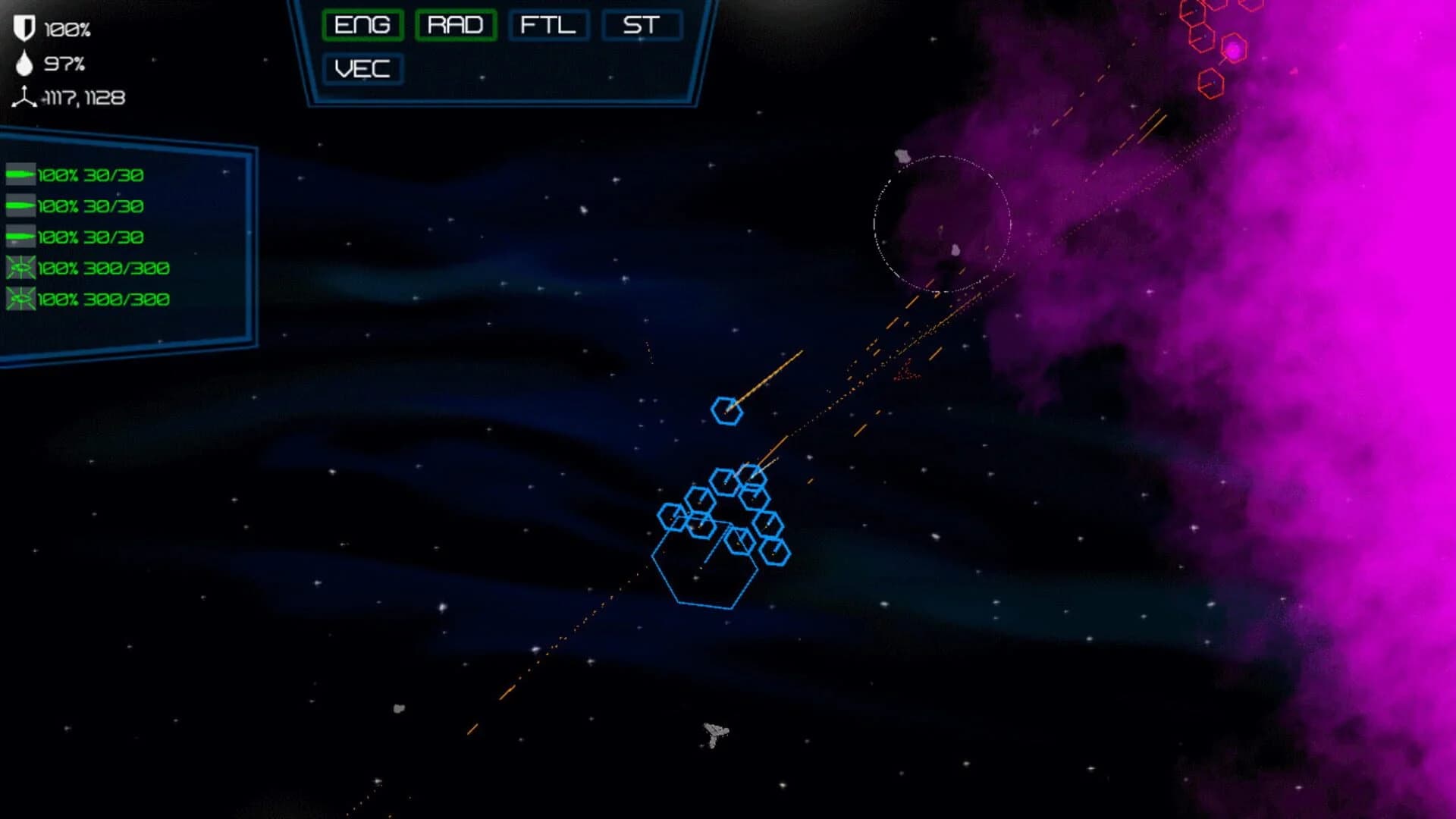Select the first torpedo weapon icon at 30/30
This screenshot has height=819, width=1456.
click(20, 173)
